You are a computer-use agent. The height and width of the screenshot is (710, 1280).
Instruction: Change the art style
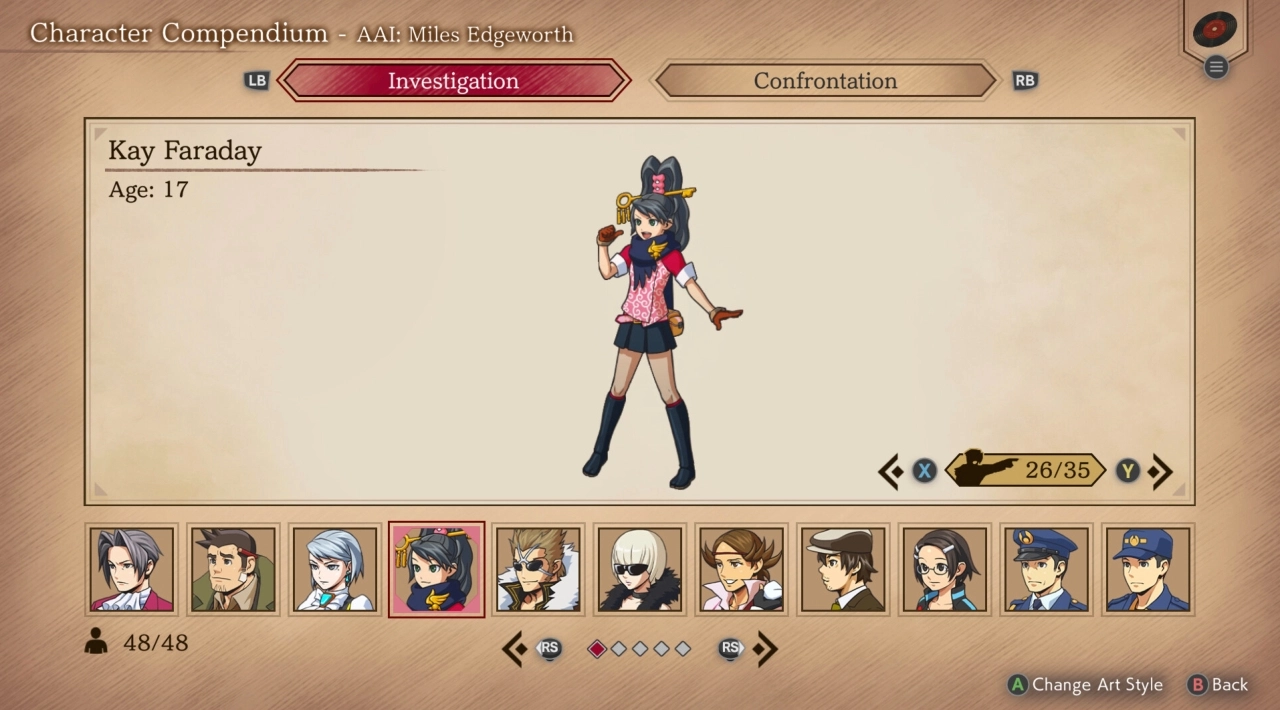pyautogui.click(x=1086, y=685)
